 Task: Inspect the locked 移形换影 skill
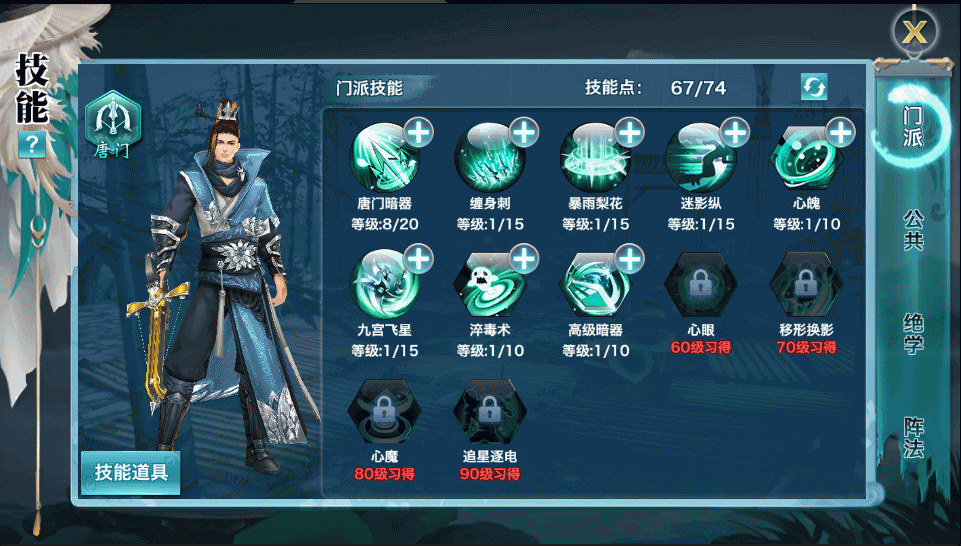(805, 285)
